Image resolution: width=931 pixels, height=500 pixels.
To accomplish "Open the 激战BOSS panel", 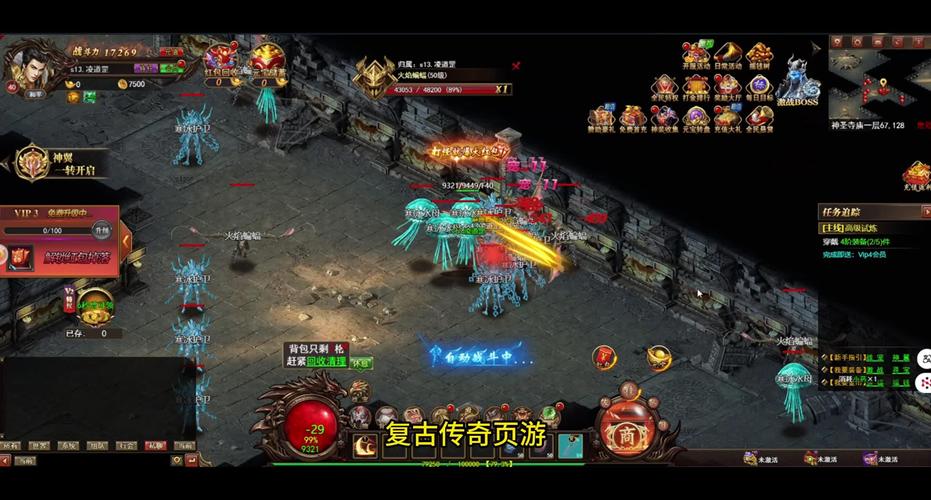I will pyautogui.click(x=797, y=80).
